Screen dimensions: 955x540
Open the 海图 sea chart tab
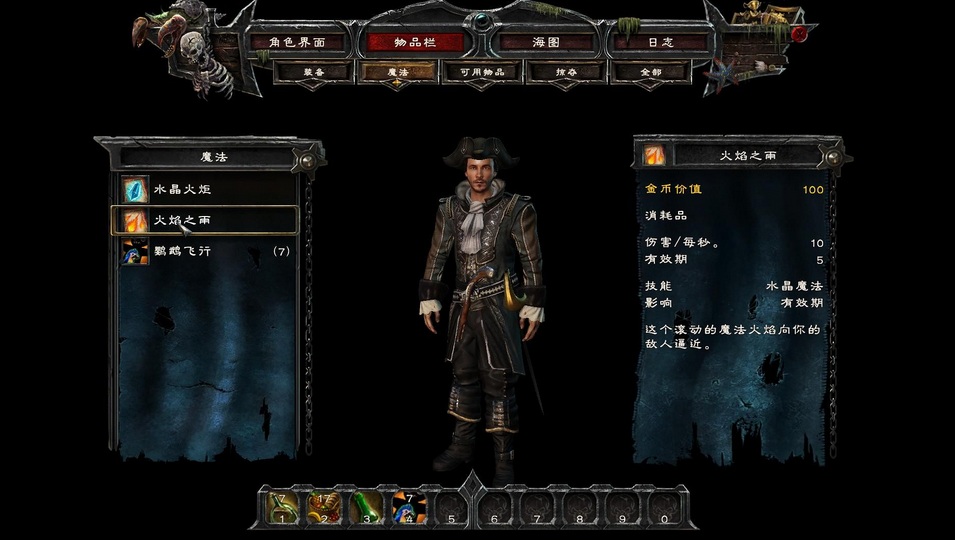point(547,43)
